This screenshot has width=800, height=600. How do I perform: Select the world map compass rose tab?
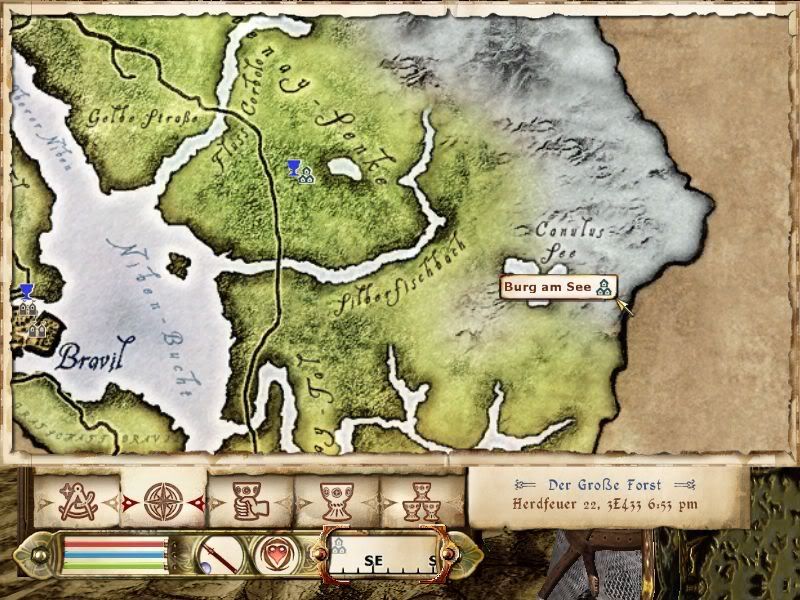(x=163, y=501)
